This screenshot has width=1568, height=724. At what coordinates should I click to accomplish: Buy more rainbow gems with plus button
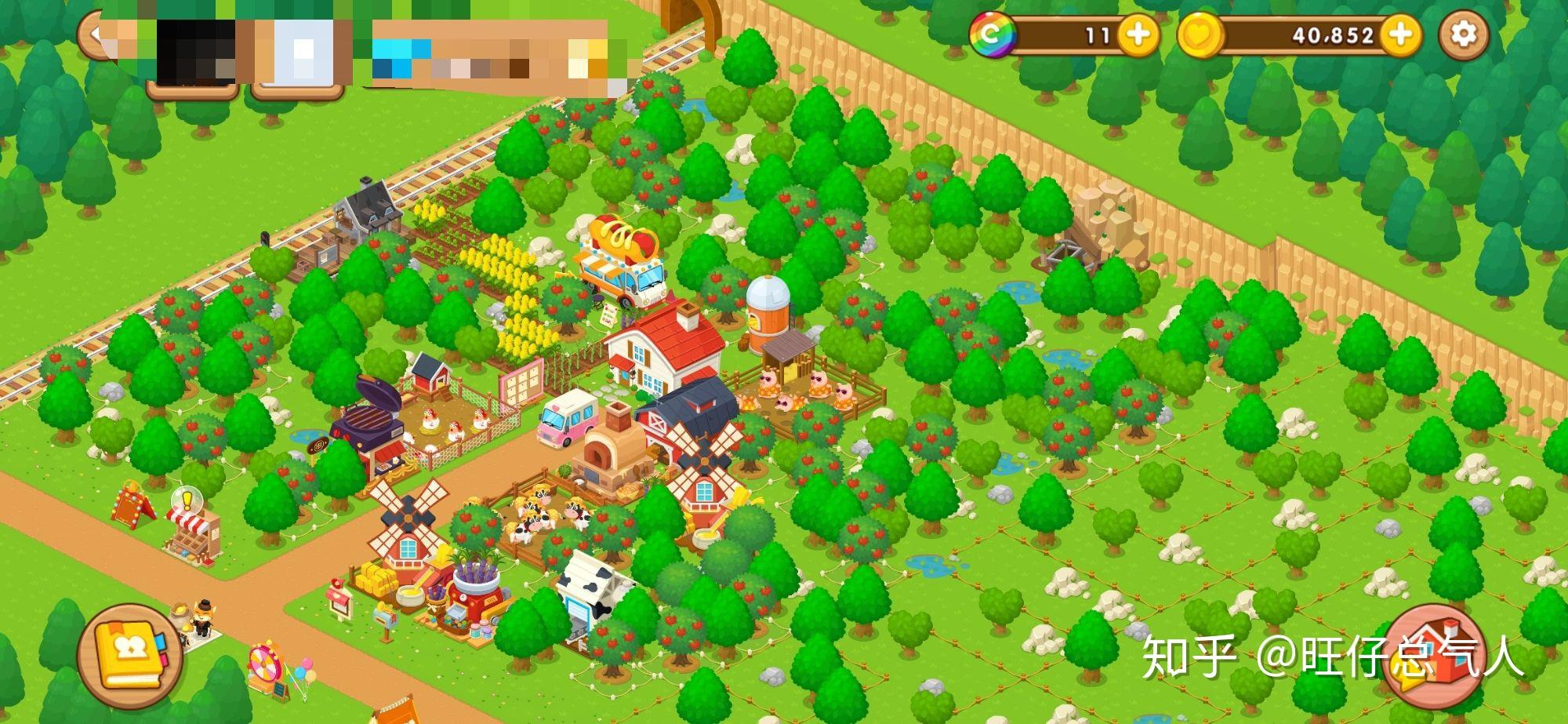(x=1138, y=35)
